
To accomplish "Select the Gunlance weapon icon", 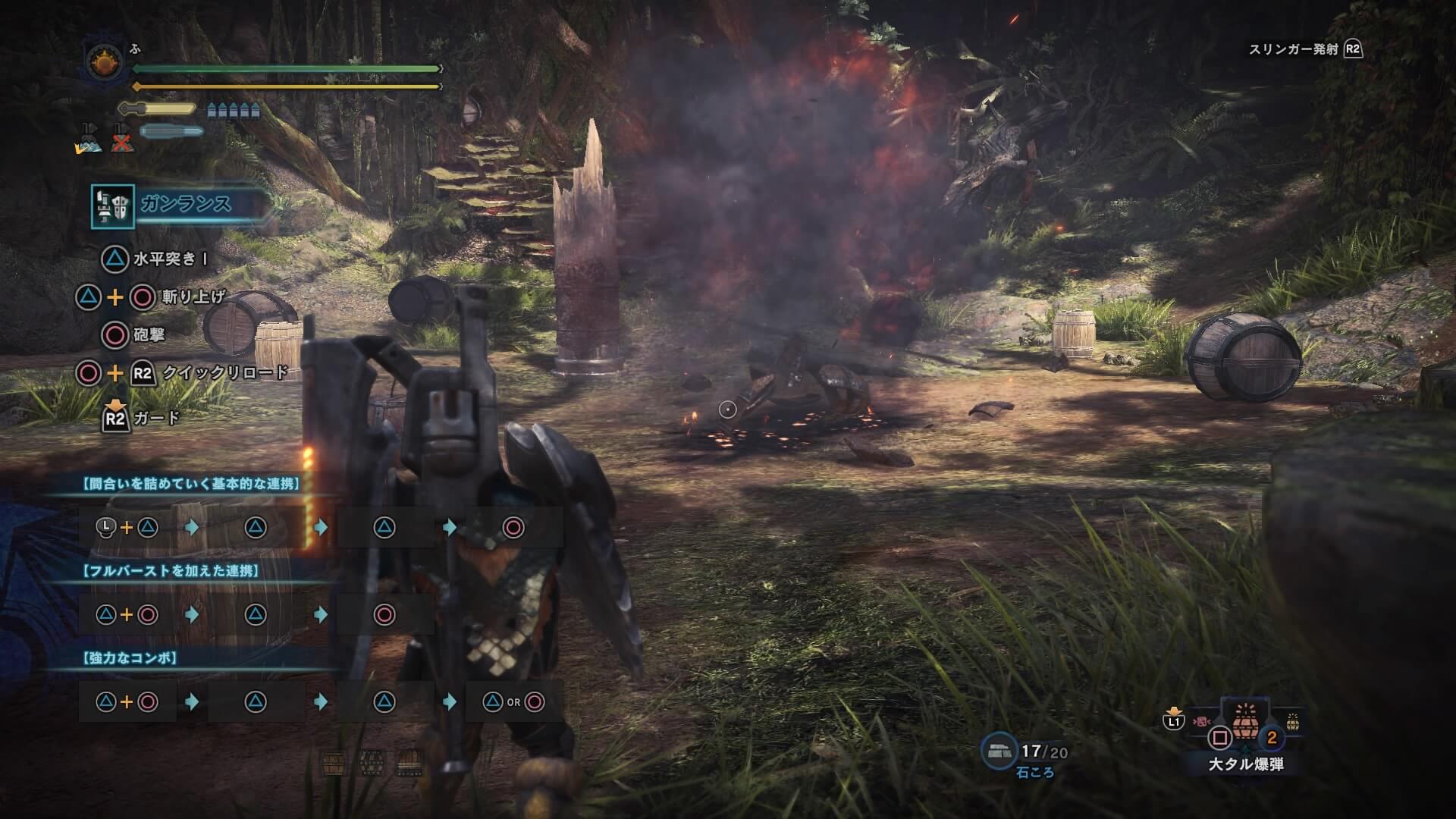I will click(x=112, y=206).
